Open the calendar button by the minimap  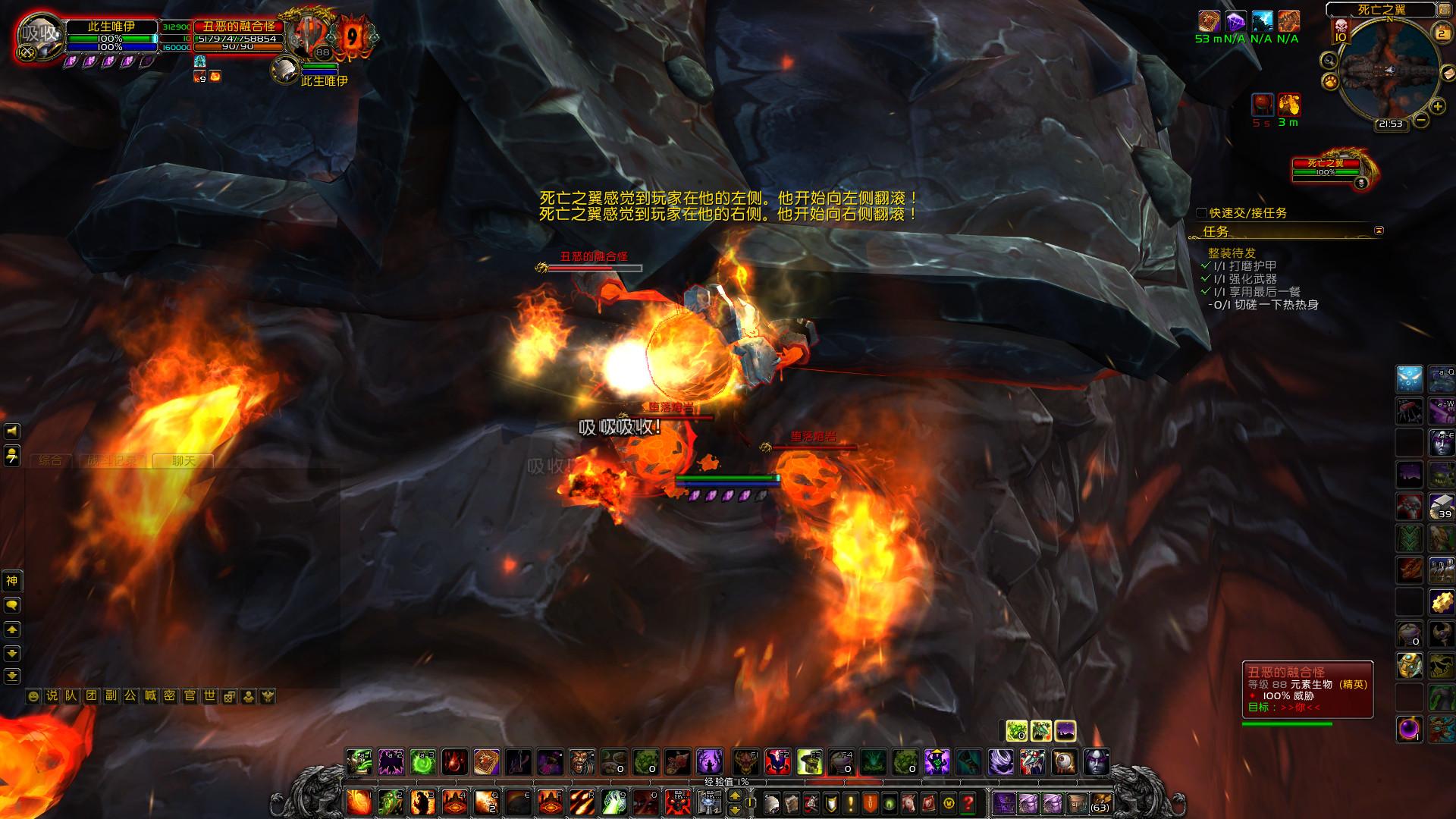coord(1441,32)
